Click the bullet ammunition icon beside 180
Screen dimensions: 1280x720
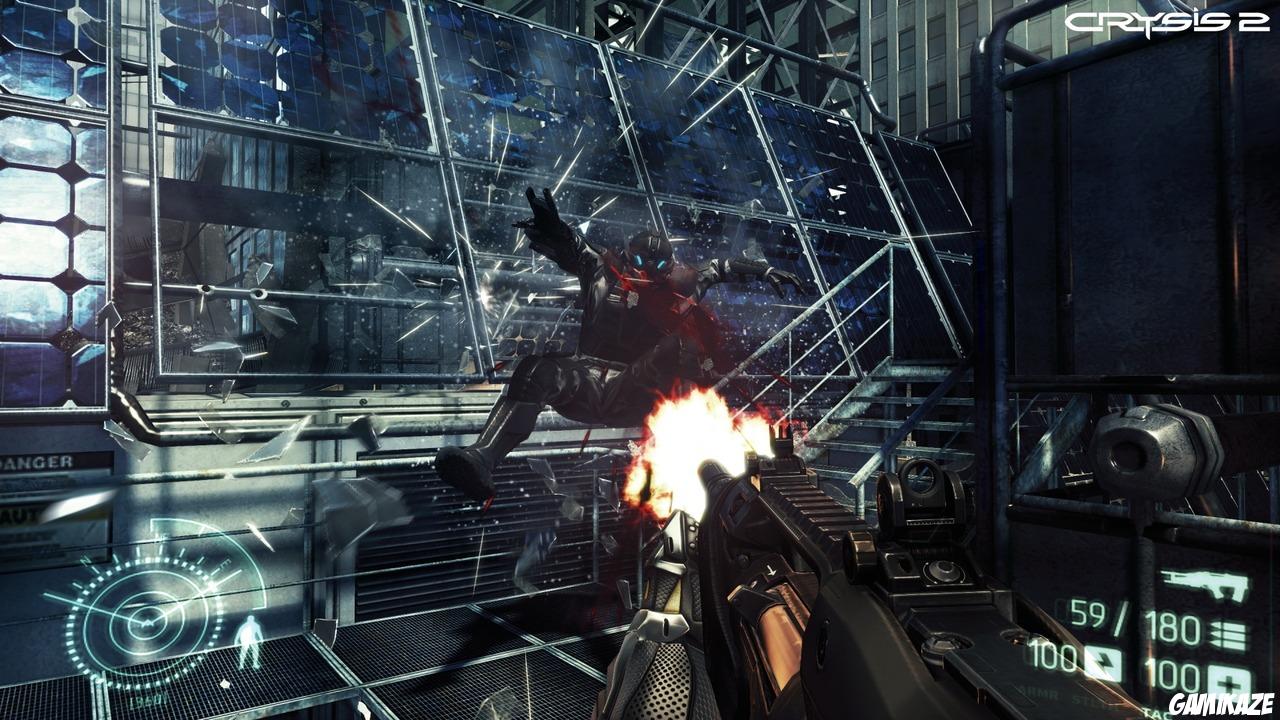[x=1230, y=632]
